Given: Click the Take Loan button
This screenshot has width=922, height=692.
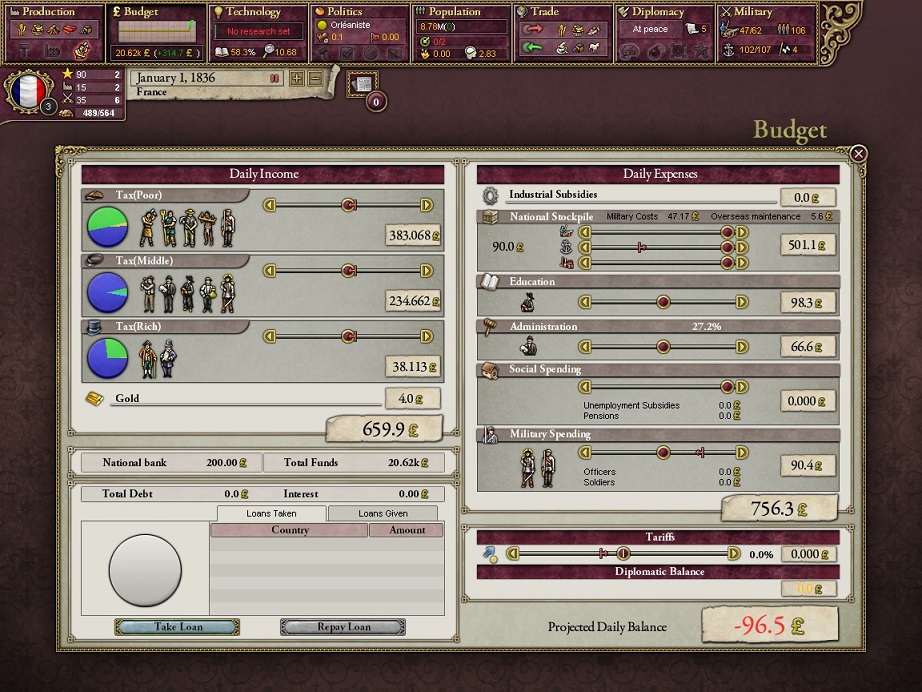Looking at the screenshot, I should coord(177,627).
